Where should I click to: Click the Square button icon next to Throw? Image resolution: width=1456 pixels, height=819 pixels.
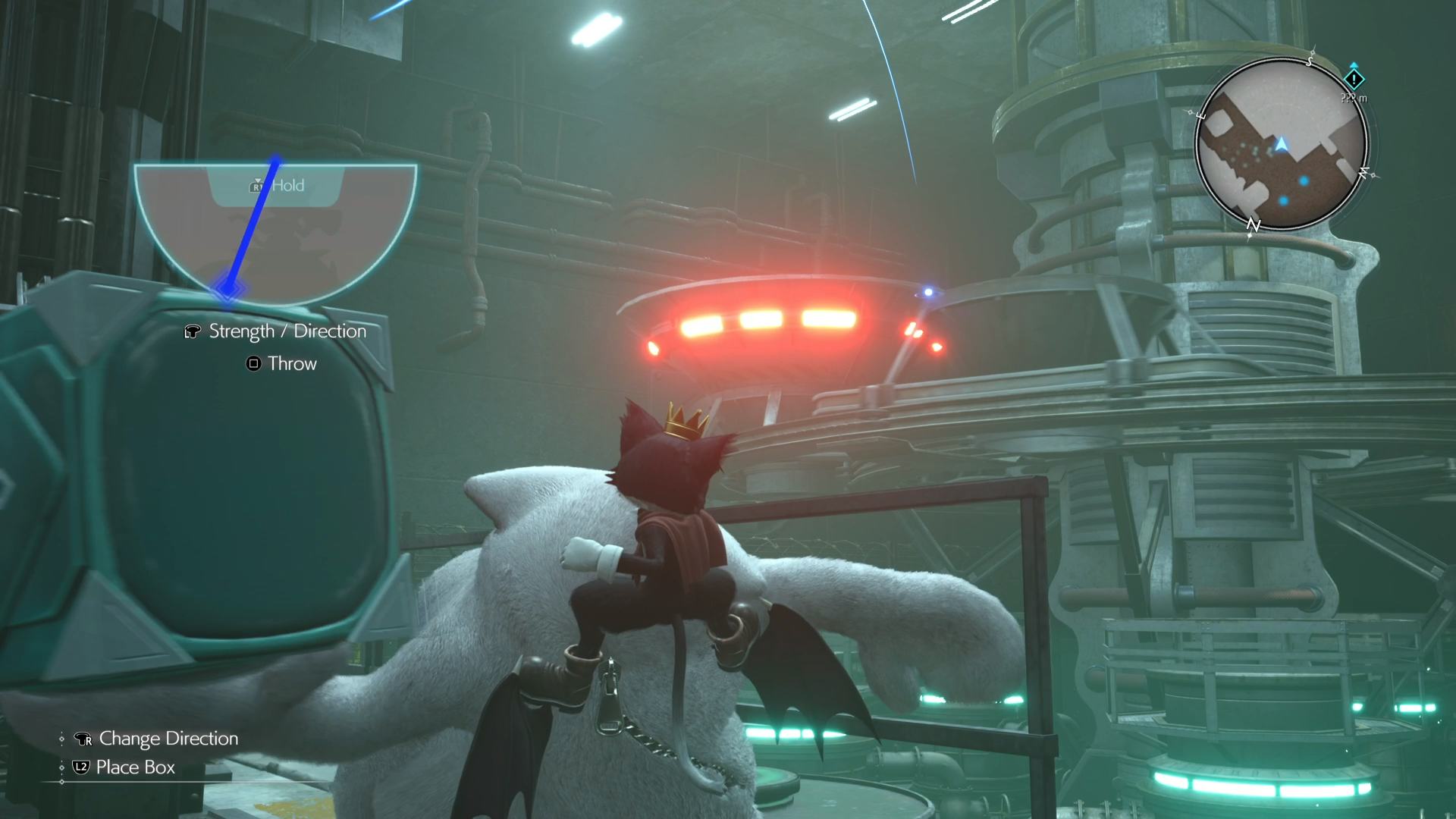point(253,363)
